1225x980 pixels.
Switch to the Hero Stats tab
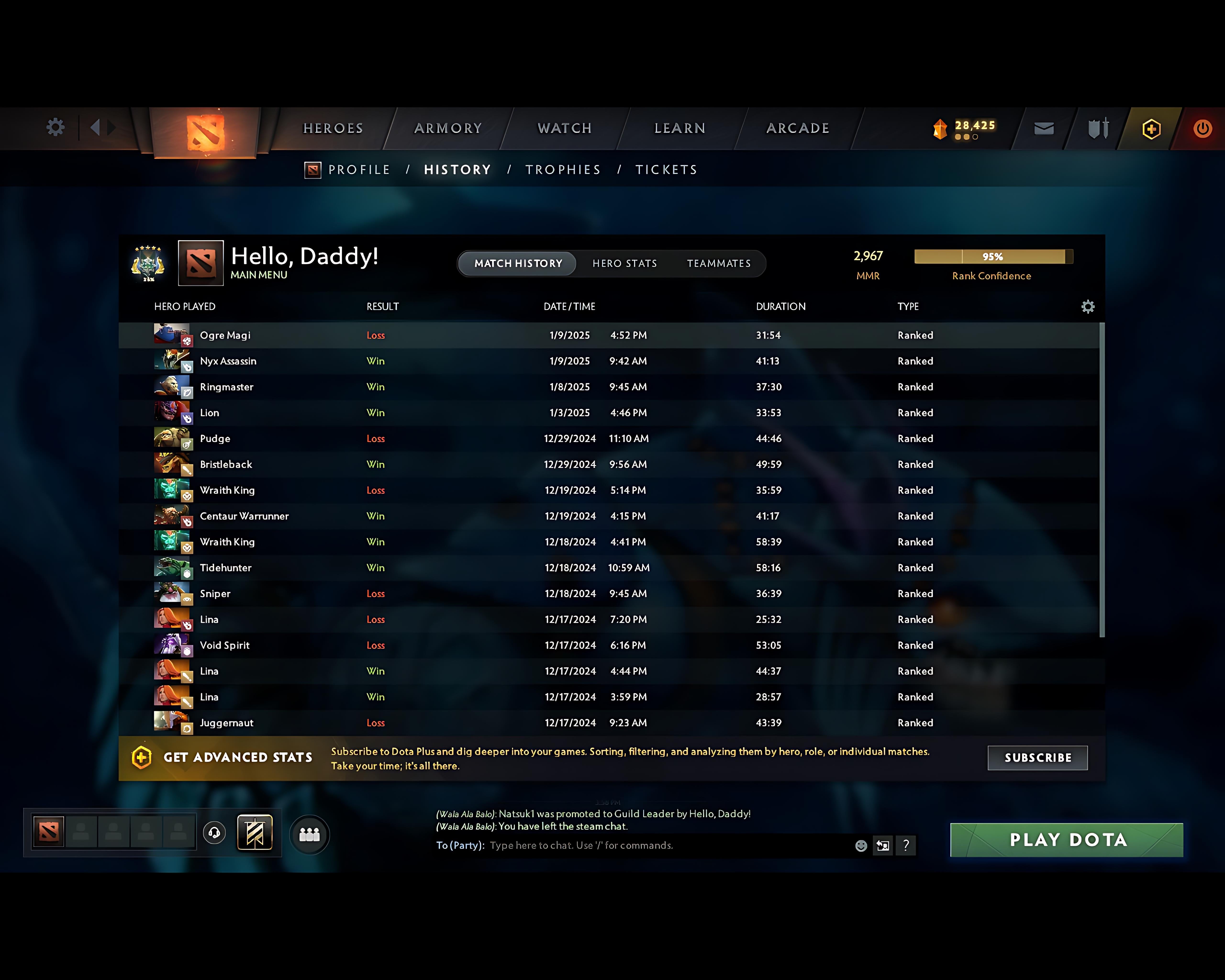pos(624,263)
